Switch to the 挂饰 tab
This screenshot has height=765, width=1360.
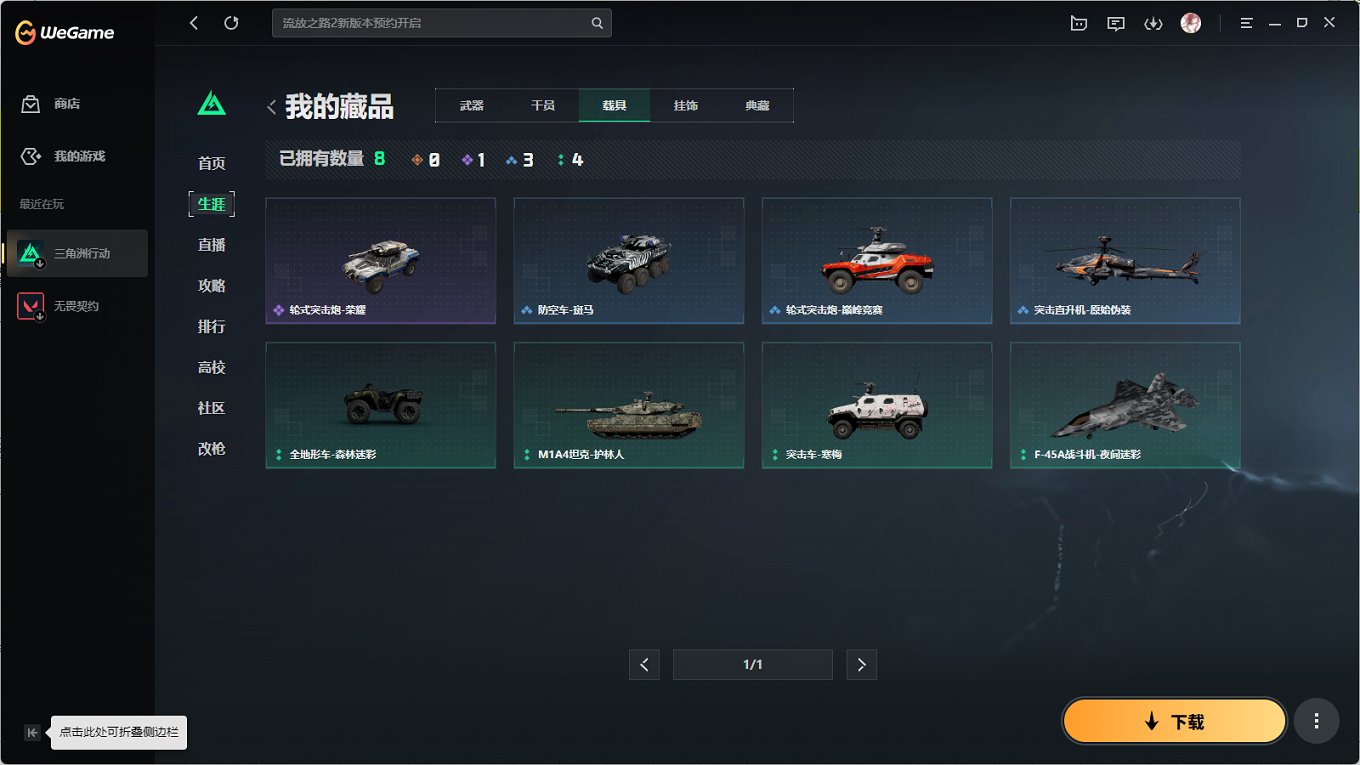pos(686,104)
